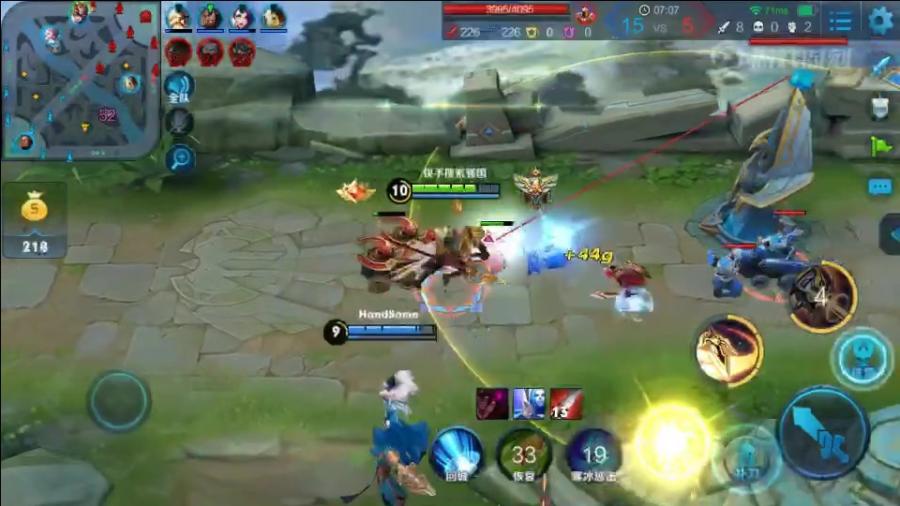900x506 pixels.
Task: Toggle the 全队 voice speaker button
Action: [179, 87]
